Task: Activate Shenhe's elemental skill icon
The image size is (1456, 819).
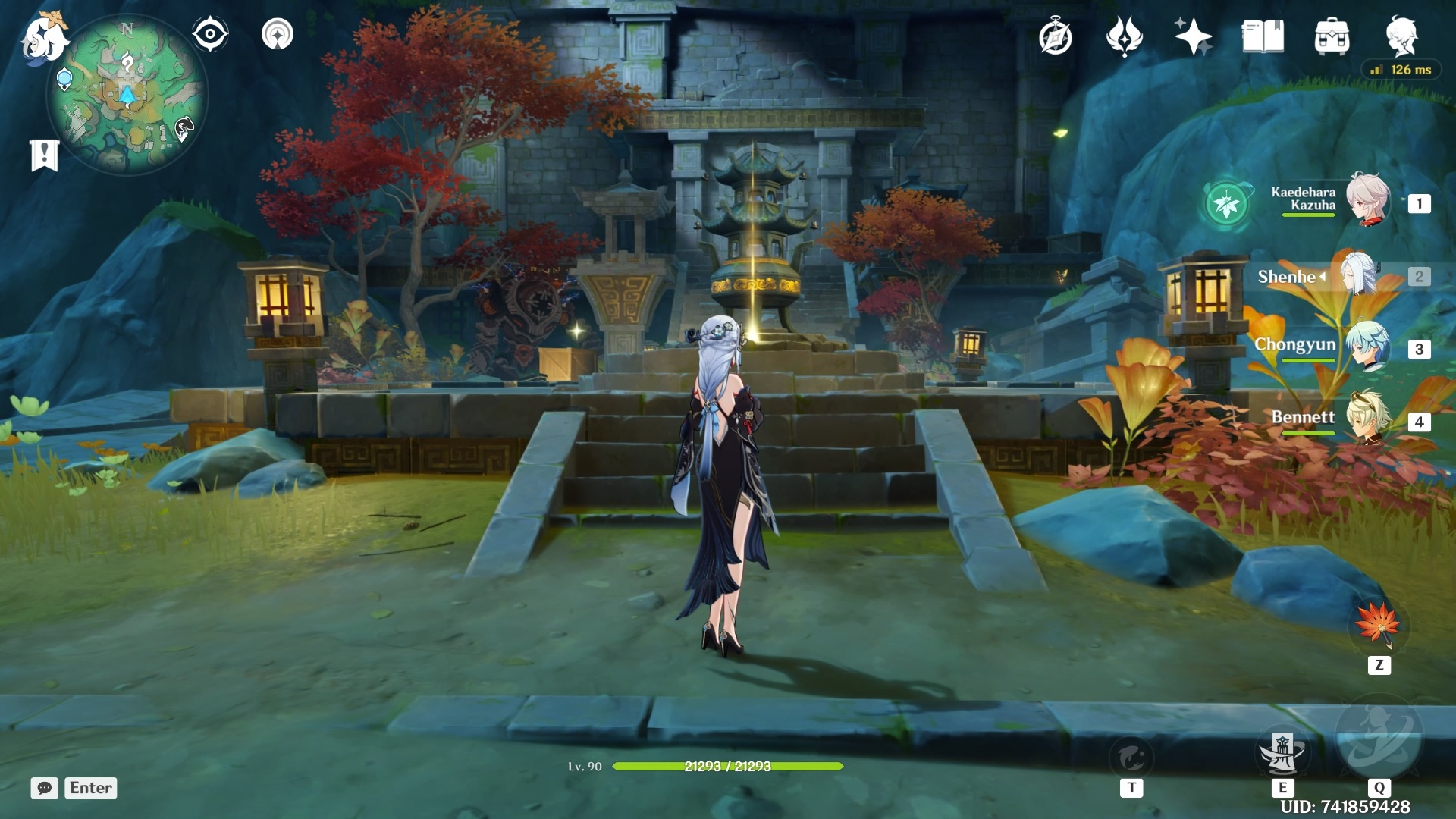Action: click(1282, 752)
